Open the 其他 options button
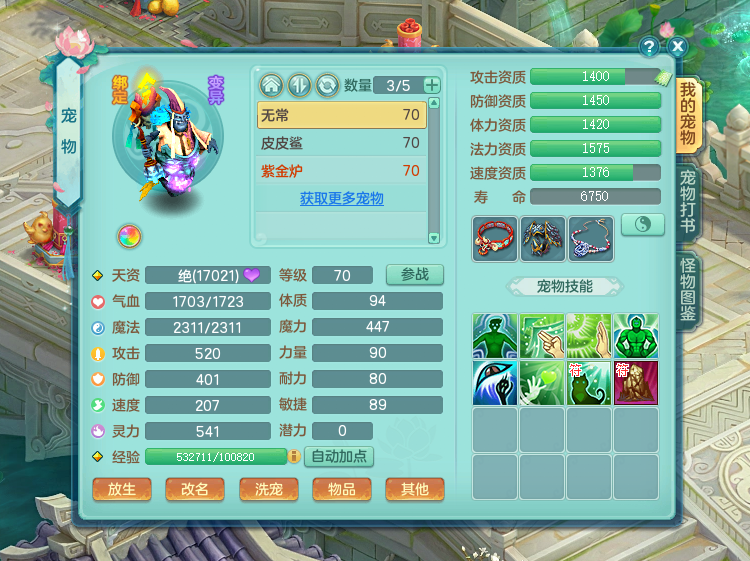 (x=414, y=489)
